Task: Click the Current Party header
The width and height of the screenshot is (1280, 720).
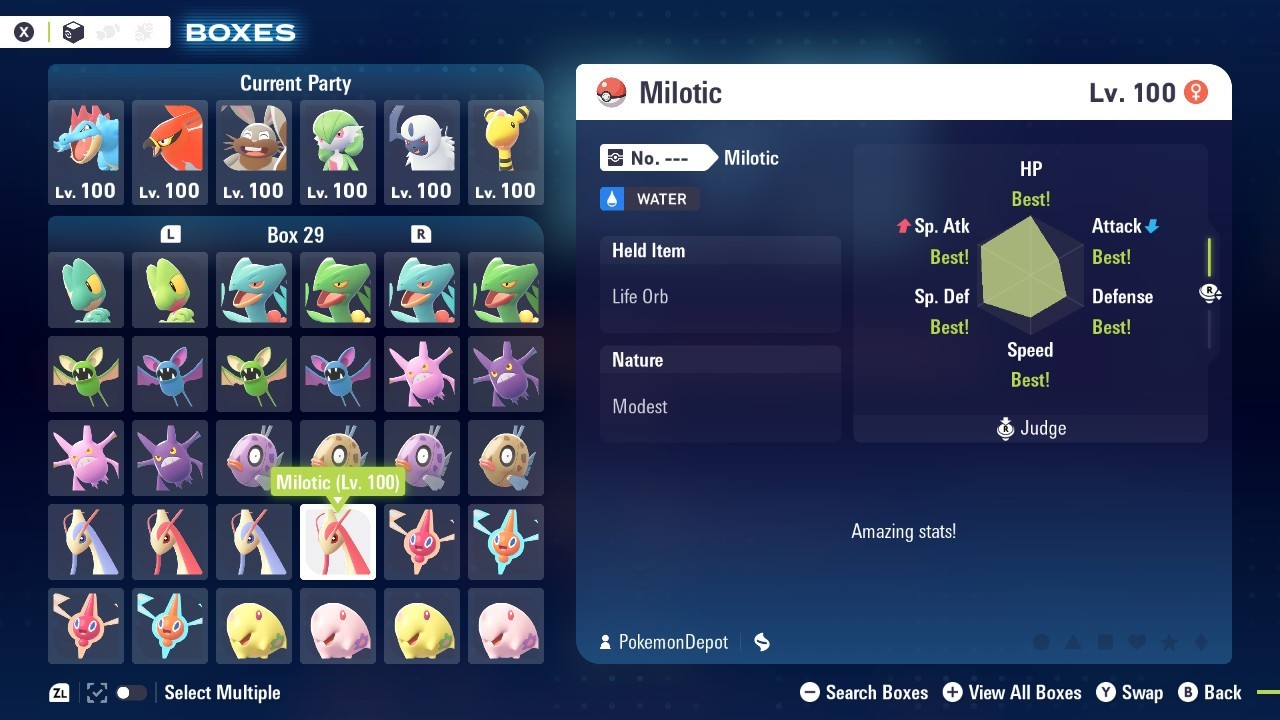Action: (295, 83)
